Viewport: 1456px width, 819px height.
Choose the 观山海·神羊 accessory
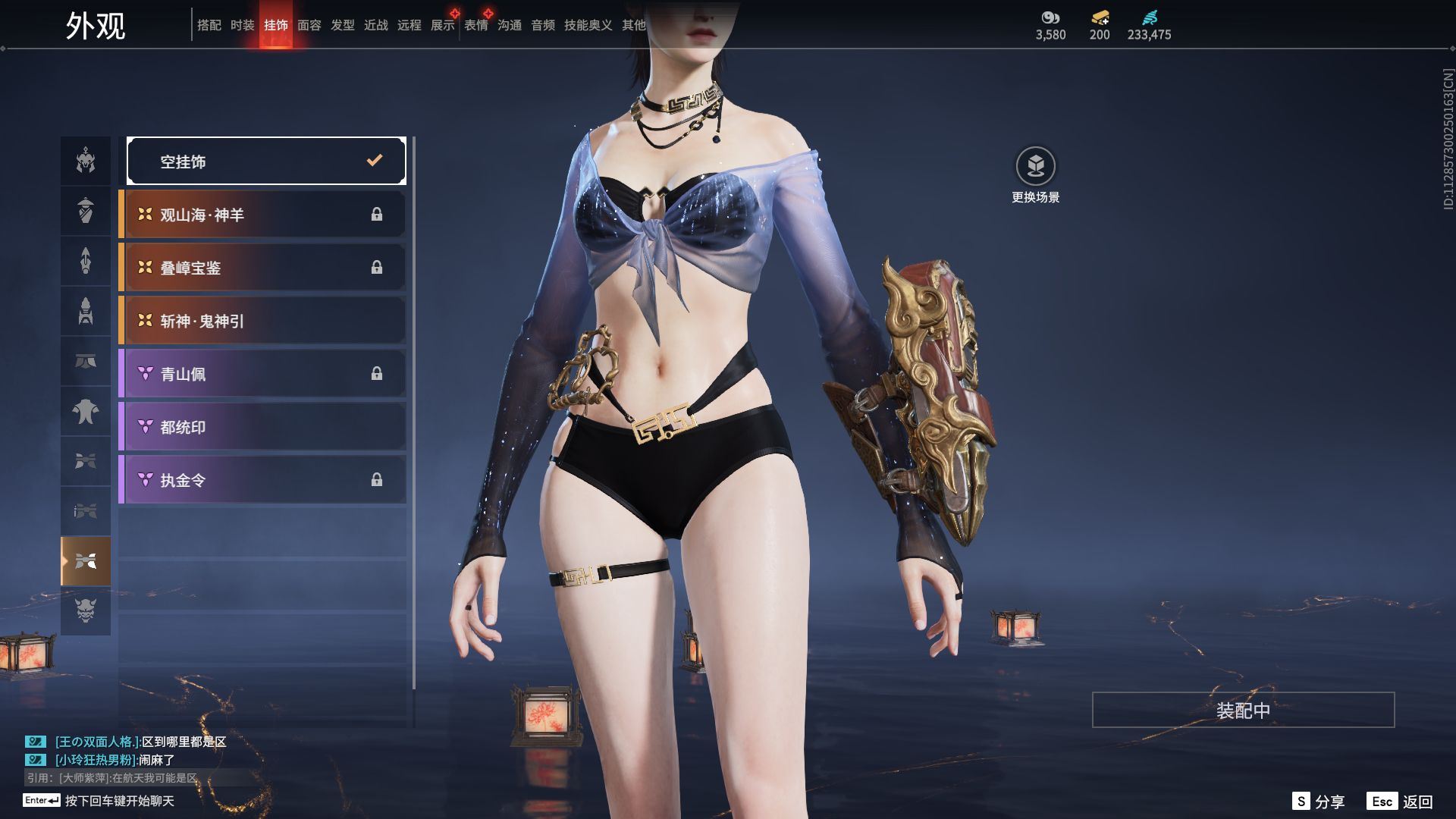tap(262, 215)
